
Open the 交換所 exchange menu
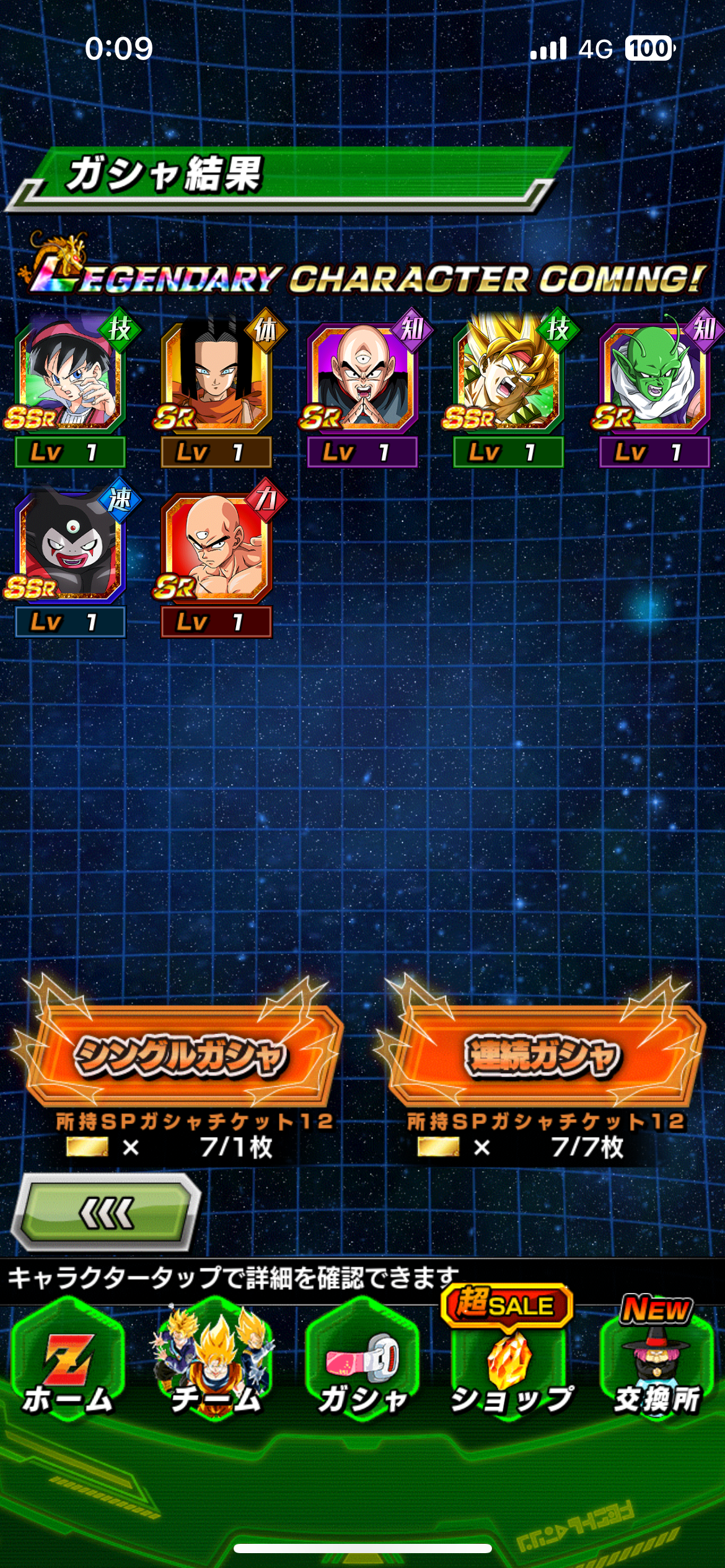(657, 1362)
